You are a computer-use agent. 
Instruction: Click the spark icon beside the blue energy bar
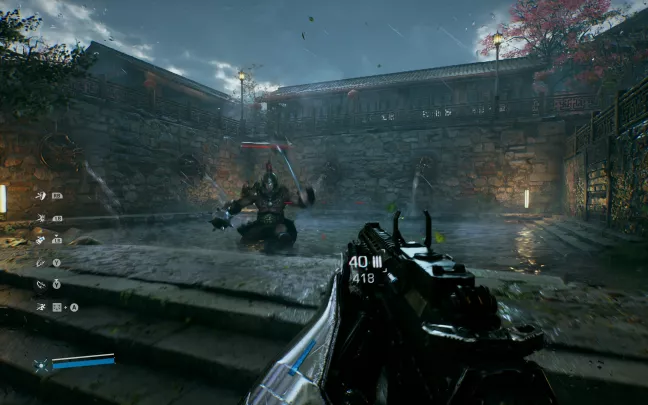pyautogui.click(x=41, y=366)
